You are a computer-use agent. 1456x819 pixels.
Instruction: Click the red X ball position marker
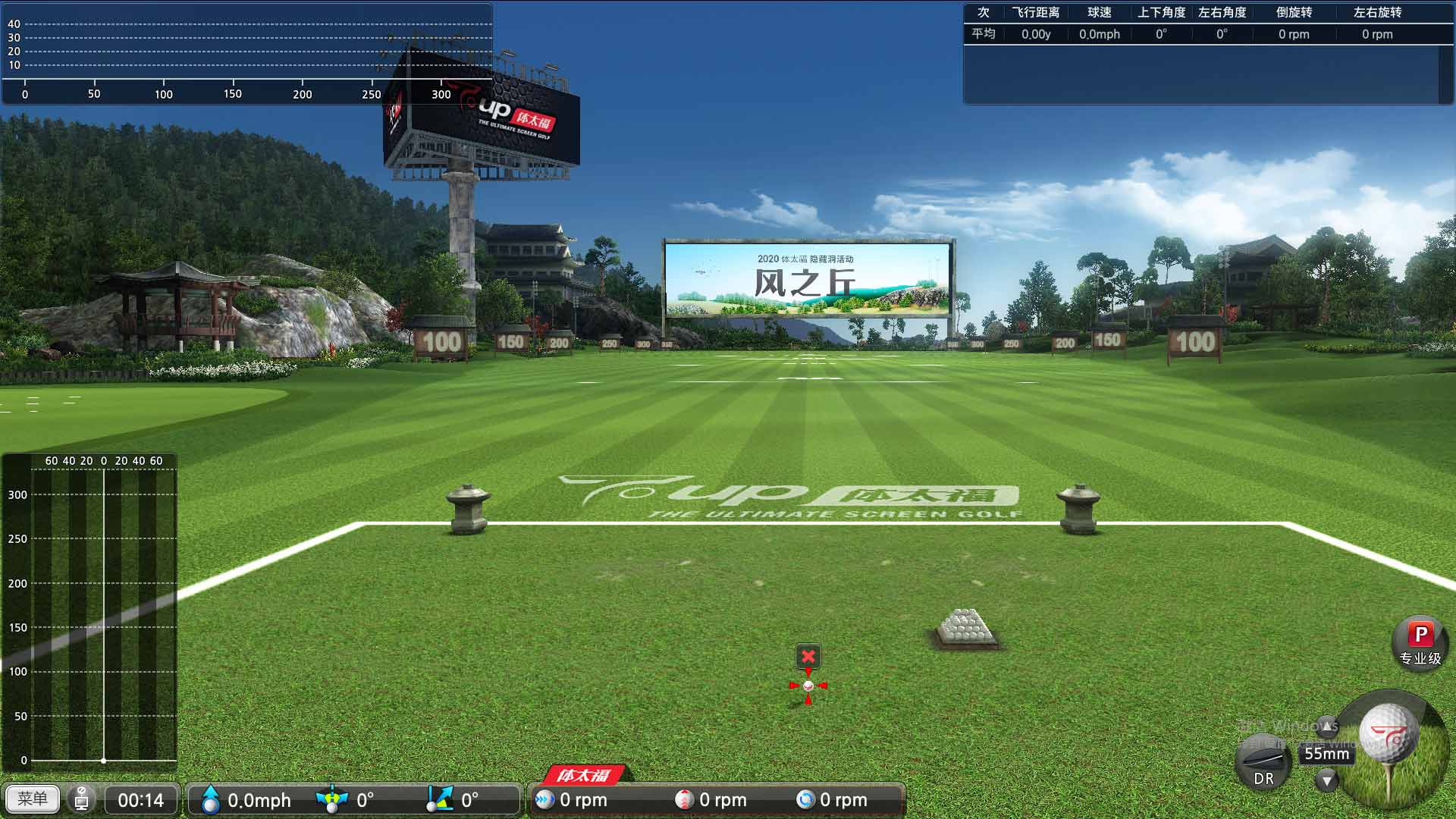coord(808,656)
